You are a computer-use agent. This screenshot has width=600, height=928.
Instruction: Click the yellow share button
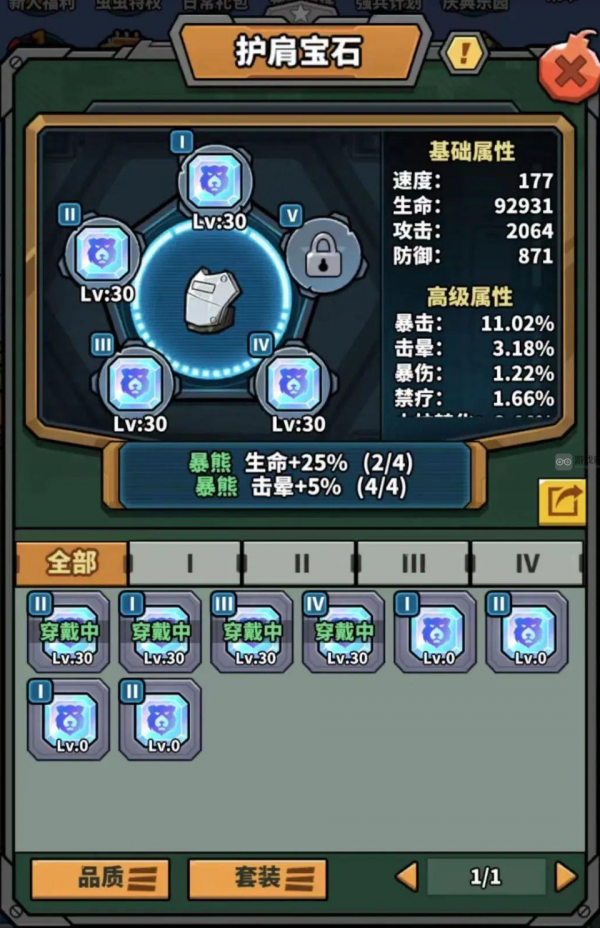(562, 502)
